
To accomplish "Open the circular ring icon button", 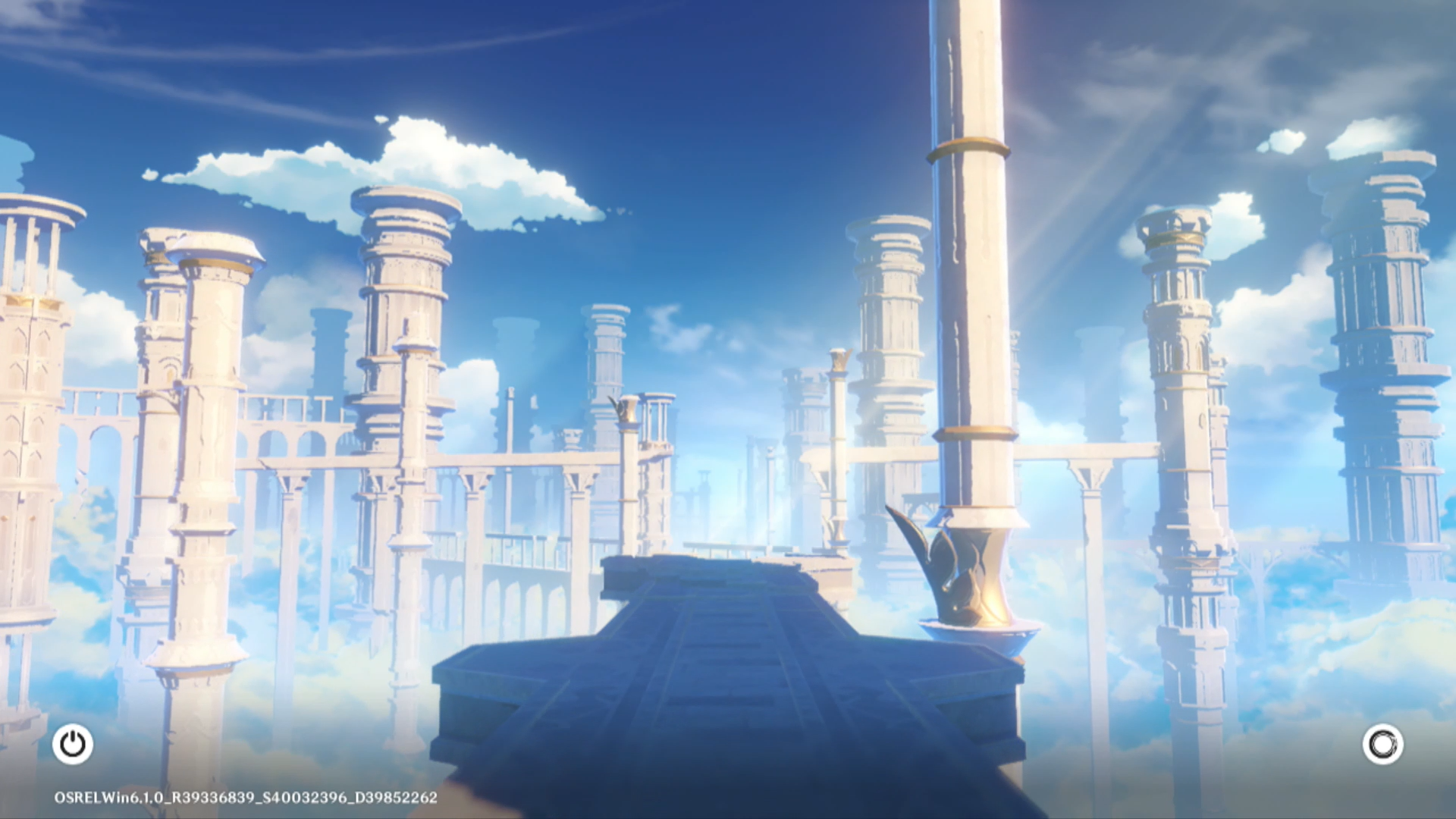I will [1382, 744].
